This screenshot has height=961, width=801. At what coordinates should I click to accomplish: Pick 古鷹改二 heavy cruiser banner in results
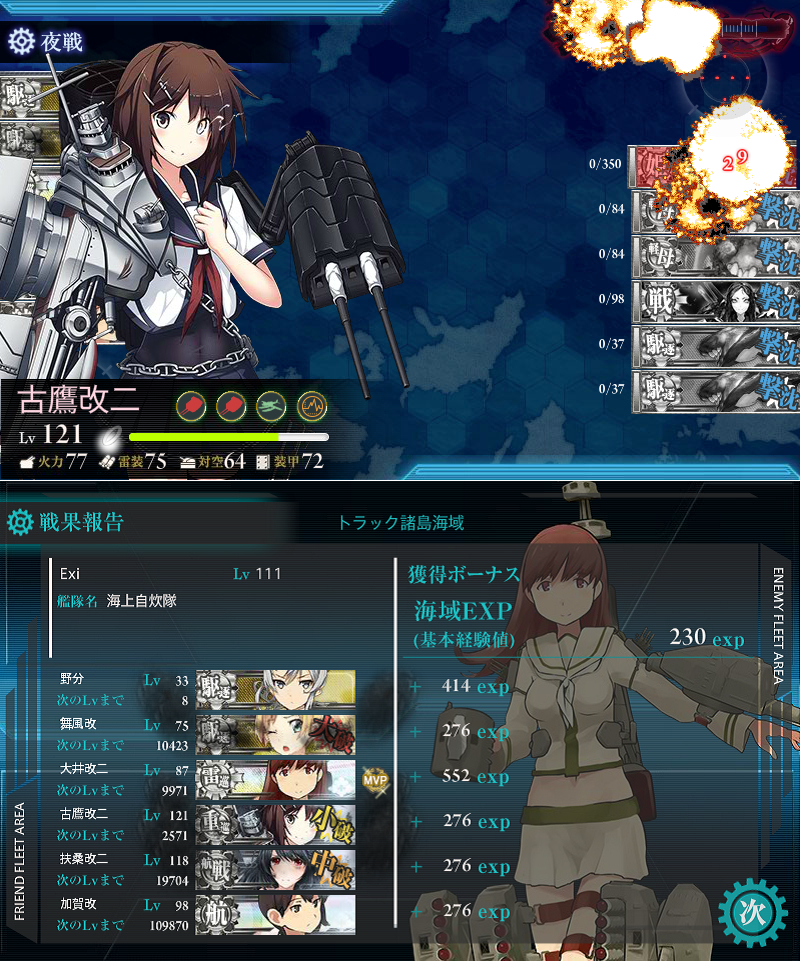click(x=276, y=822)
